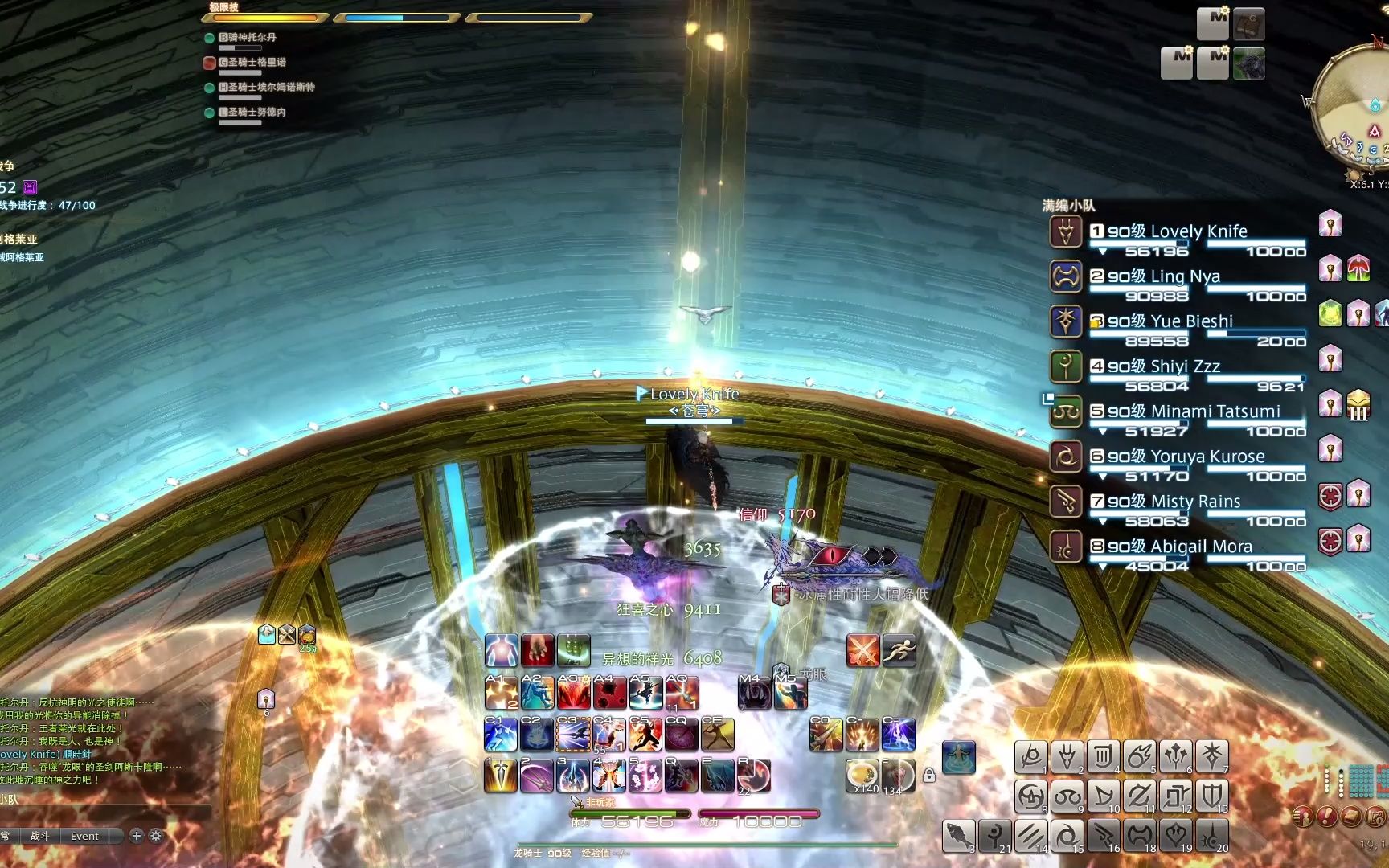
Task: Activate the Sprint running-figure icon
Action: (899, 650)
